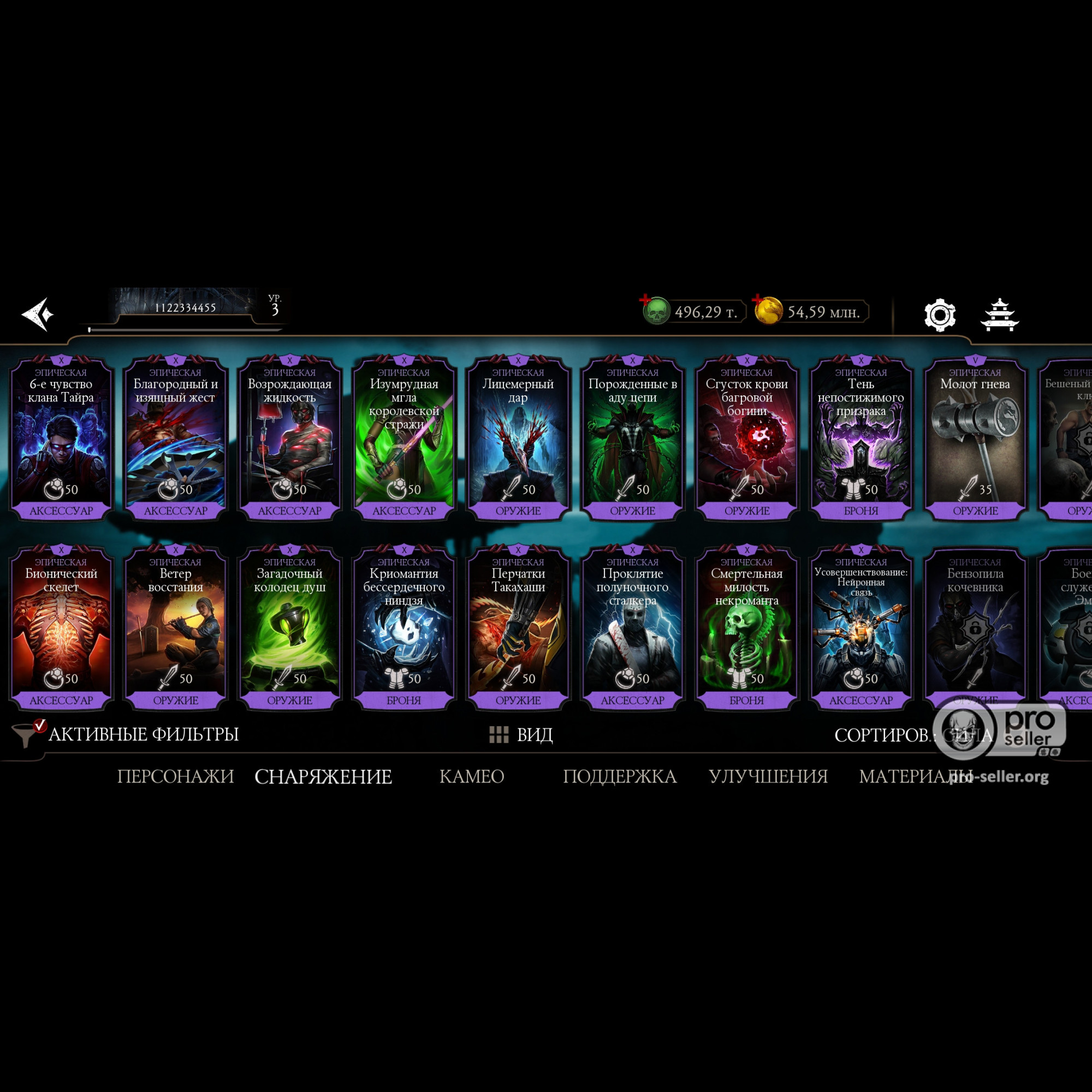Change the Вид grid view
The image size is (1092, 1092).
click(520, 735)
